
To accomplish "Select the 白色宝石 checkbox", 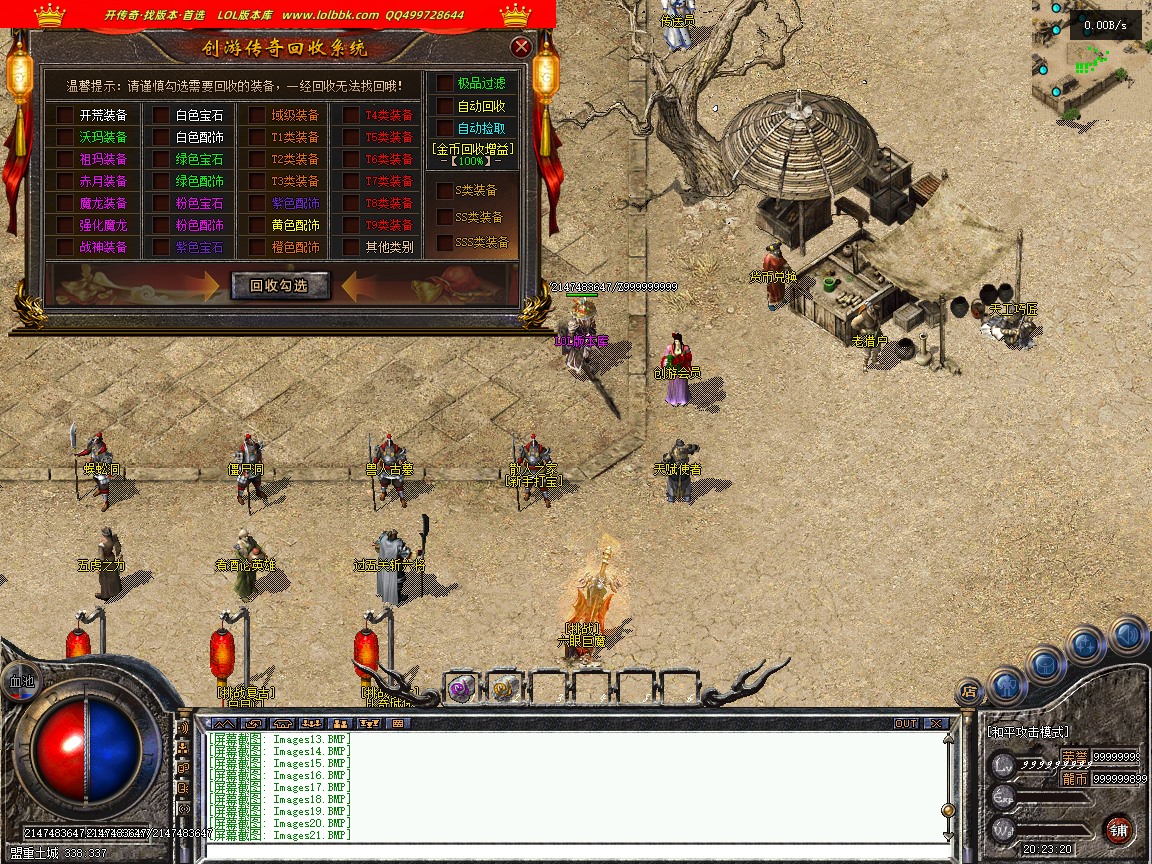I will tap(161, 115).
